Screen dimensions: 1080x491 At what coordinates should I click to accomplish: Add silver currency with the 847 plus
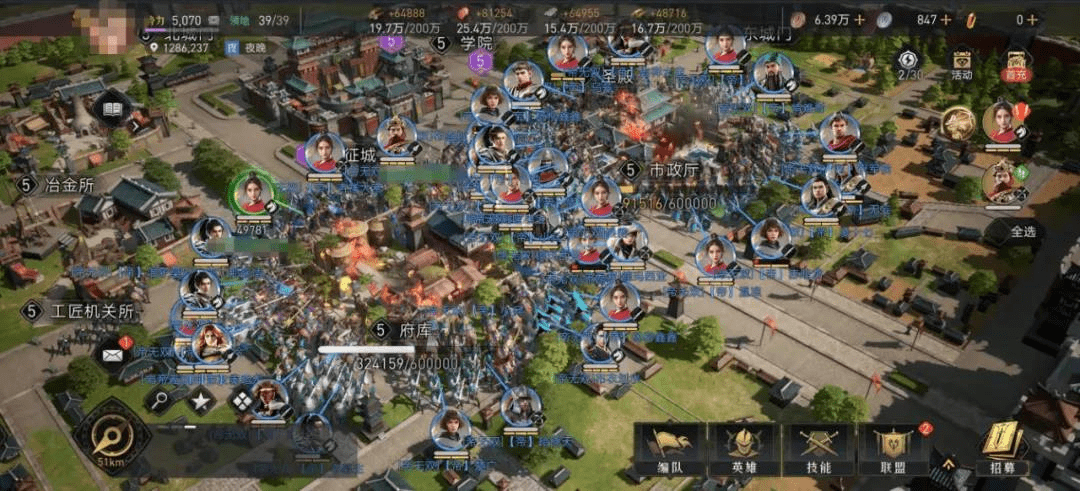click(x=946, y=19)
